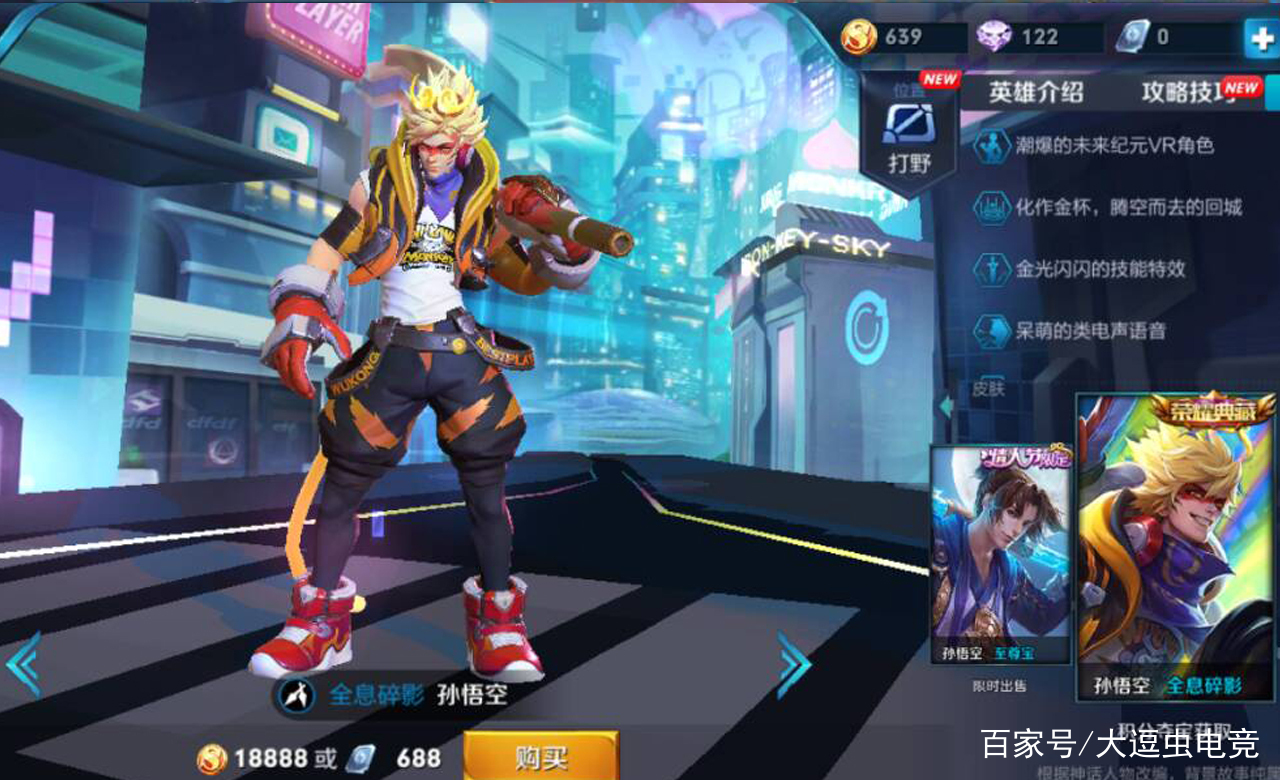Viewport: 1280px width, 780px height.
Task: Show the previous hero with left arrow
Action: 23,662
